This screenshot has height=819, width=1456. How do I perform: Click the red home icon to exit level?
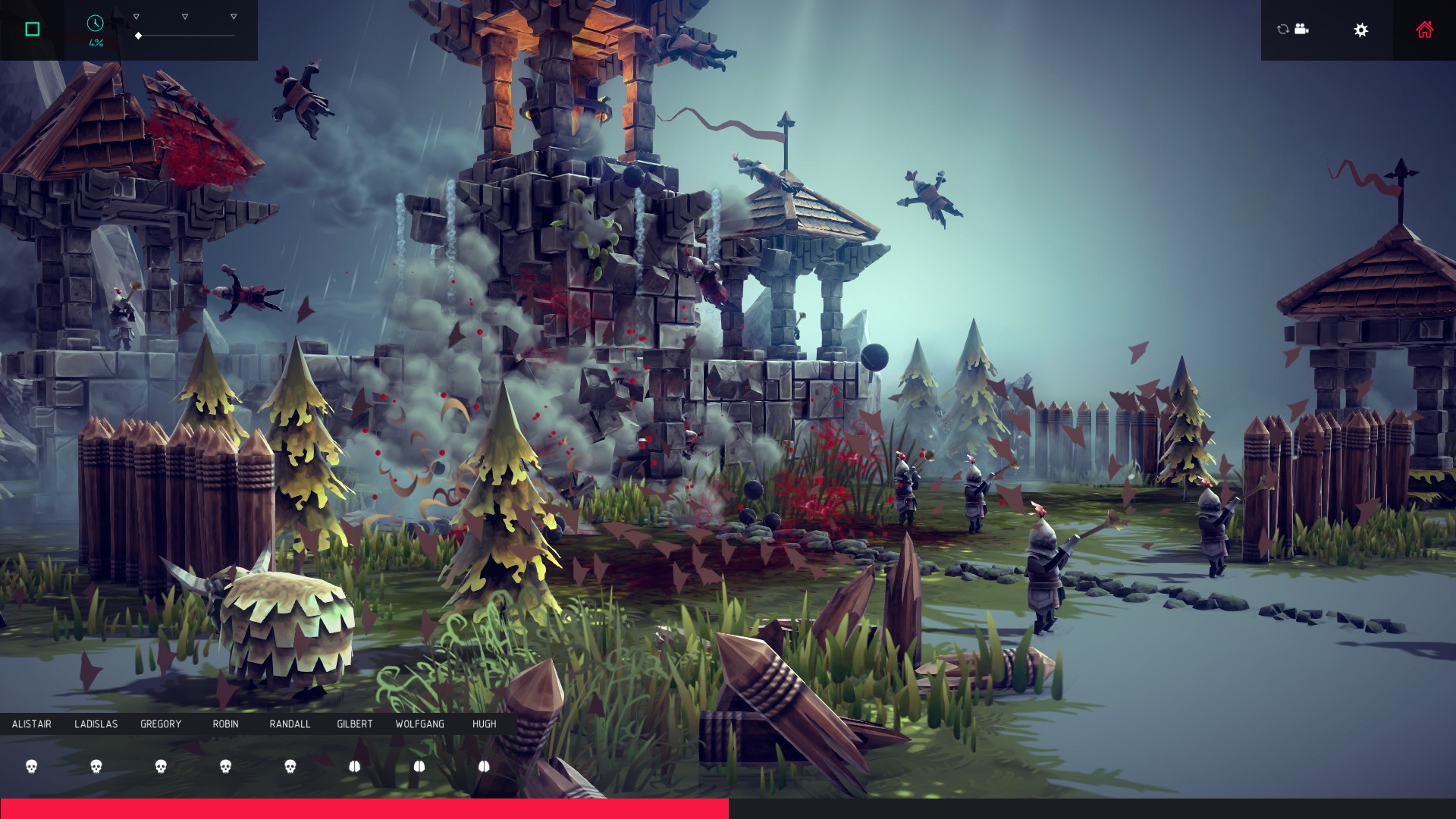(1424, 29)
